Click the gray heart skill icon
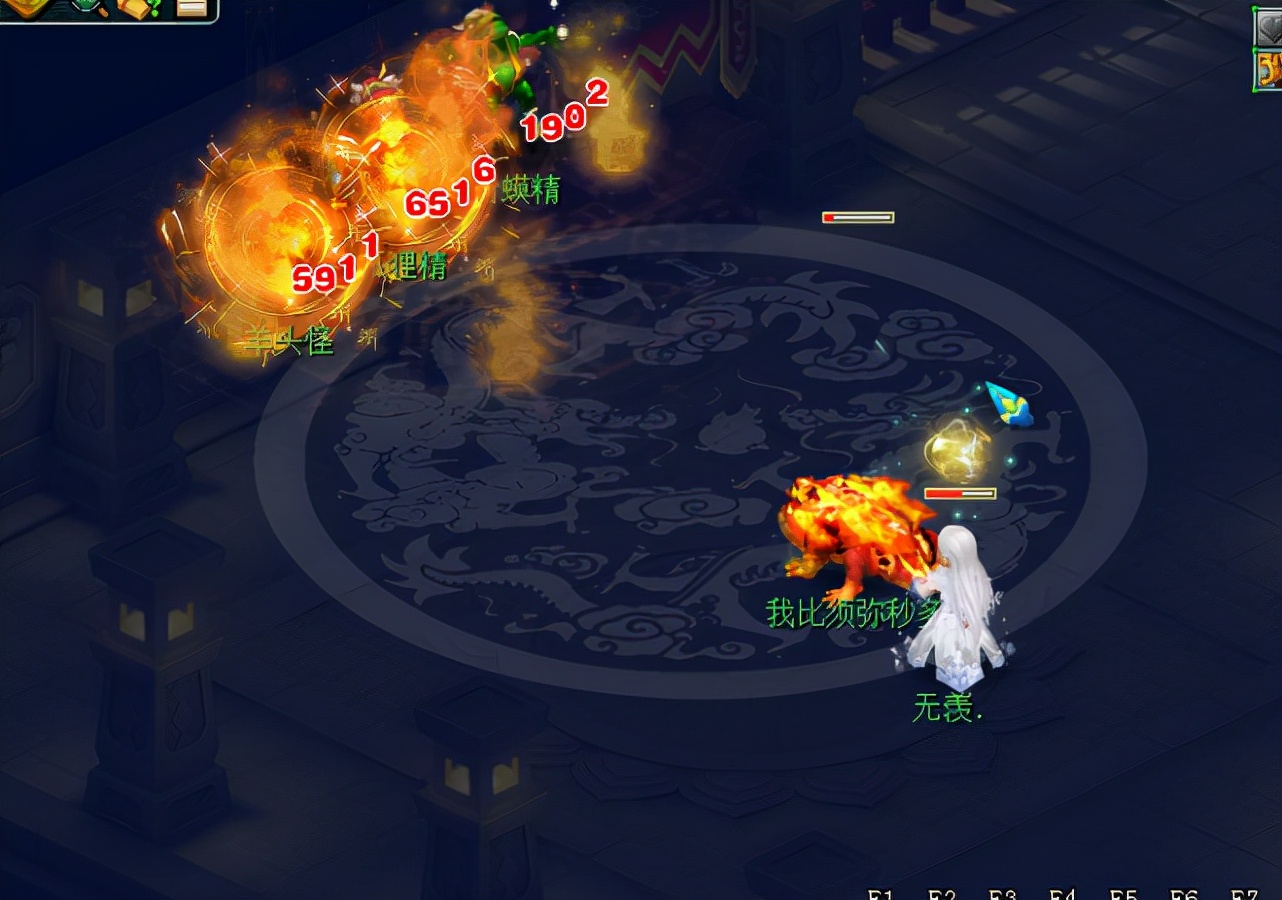The height and width of the screenshot is (900, 1282). [x=1269, y=26]
